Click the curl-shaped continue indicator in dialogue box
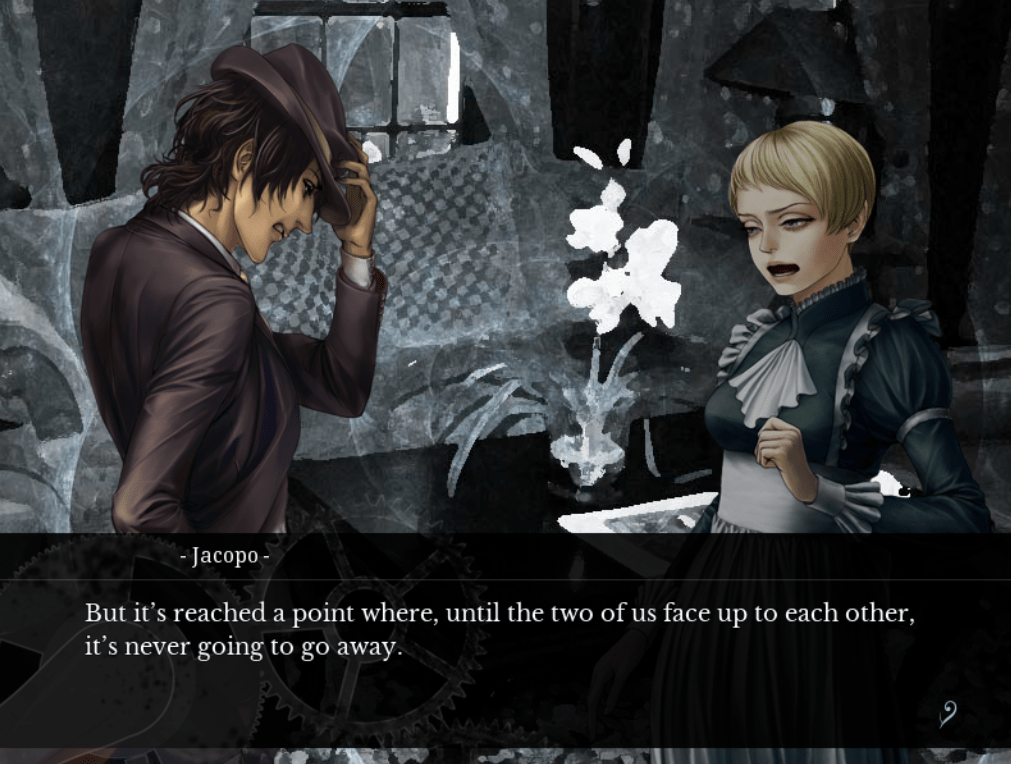This screenshot has height=764, width=1011. 947,713
